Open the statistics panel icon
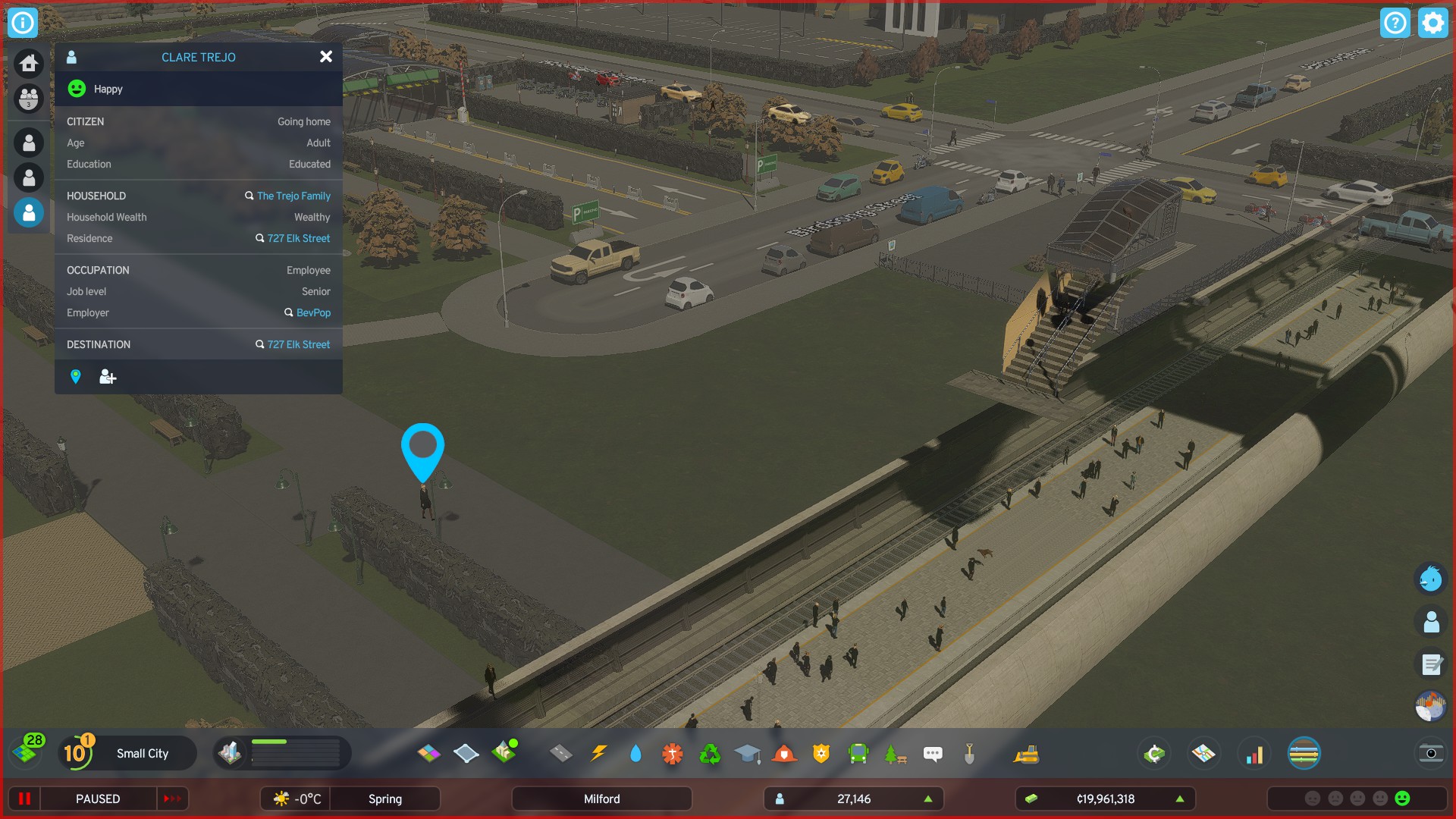This screenshot has height=819, width=1456. (1255, 753)
